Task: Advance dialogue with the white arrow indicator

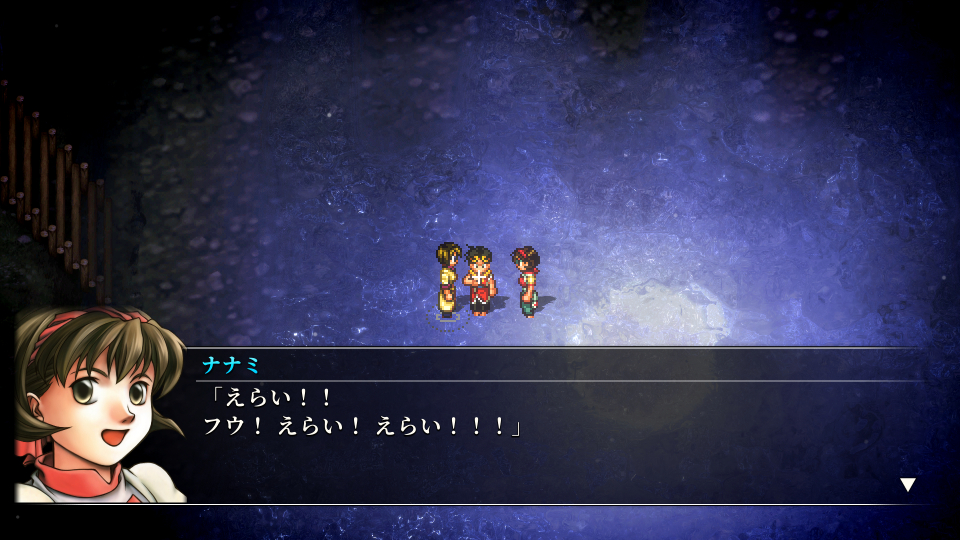Action: [907, 485]
